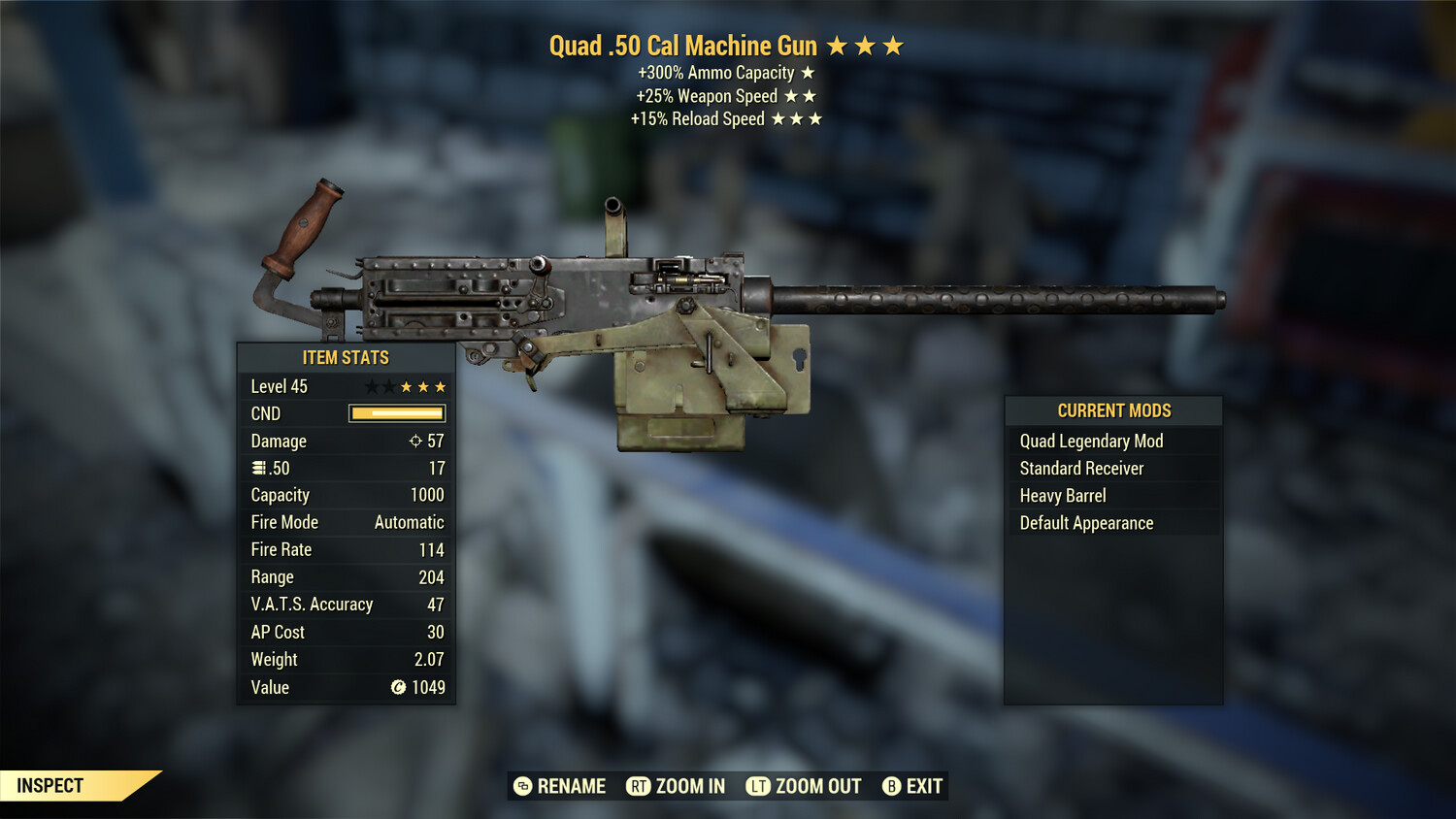Screen dimensions: 1456x819
Task: Click the CURRENT MODS panel header
Action: coord(1112,409)
